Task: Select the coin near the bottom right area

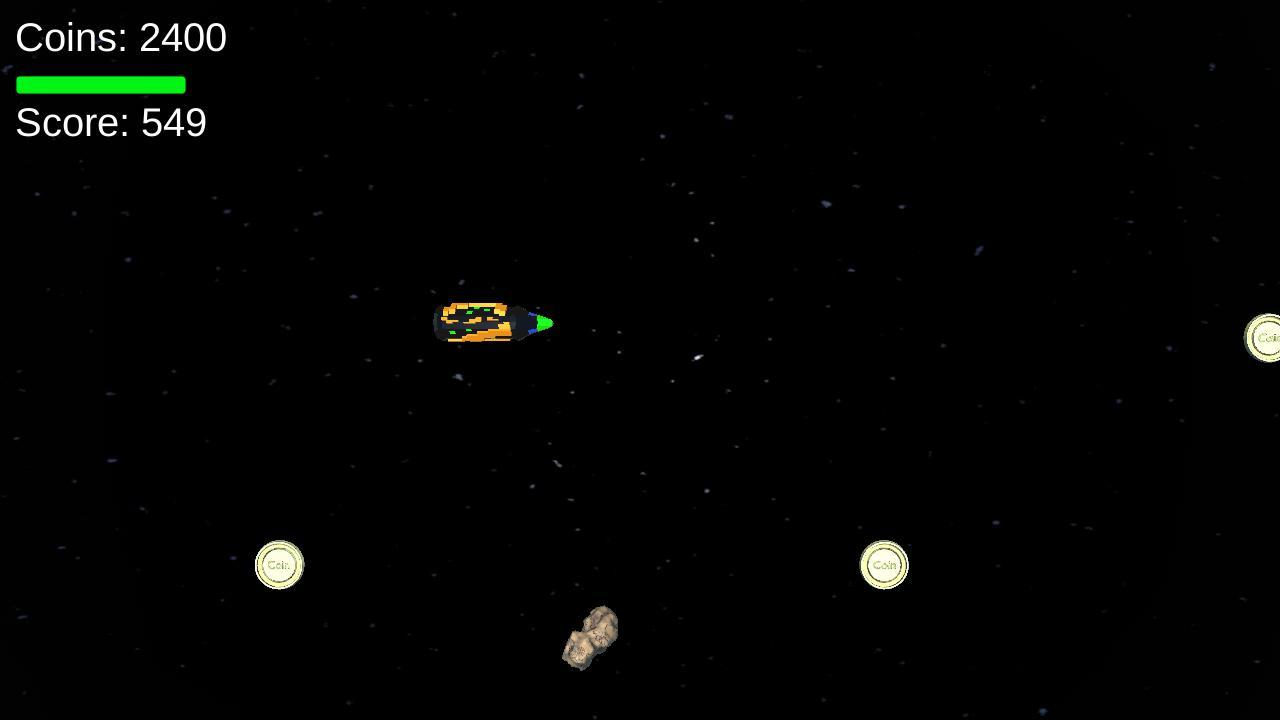Action: coord(884,565)
